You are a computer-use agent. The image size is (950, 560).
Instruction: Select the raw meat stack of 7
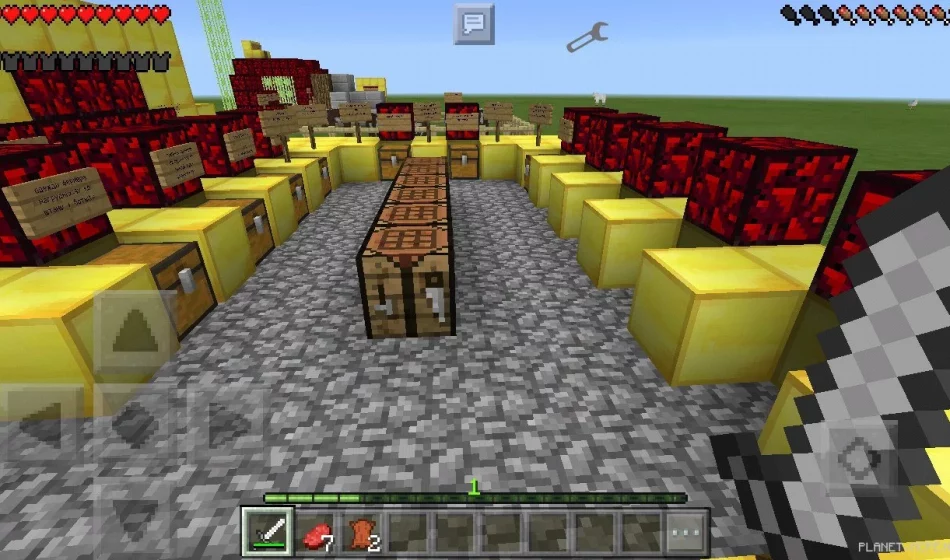coord(315,530)
